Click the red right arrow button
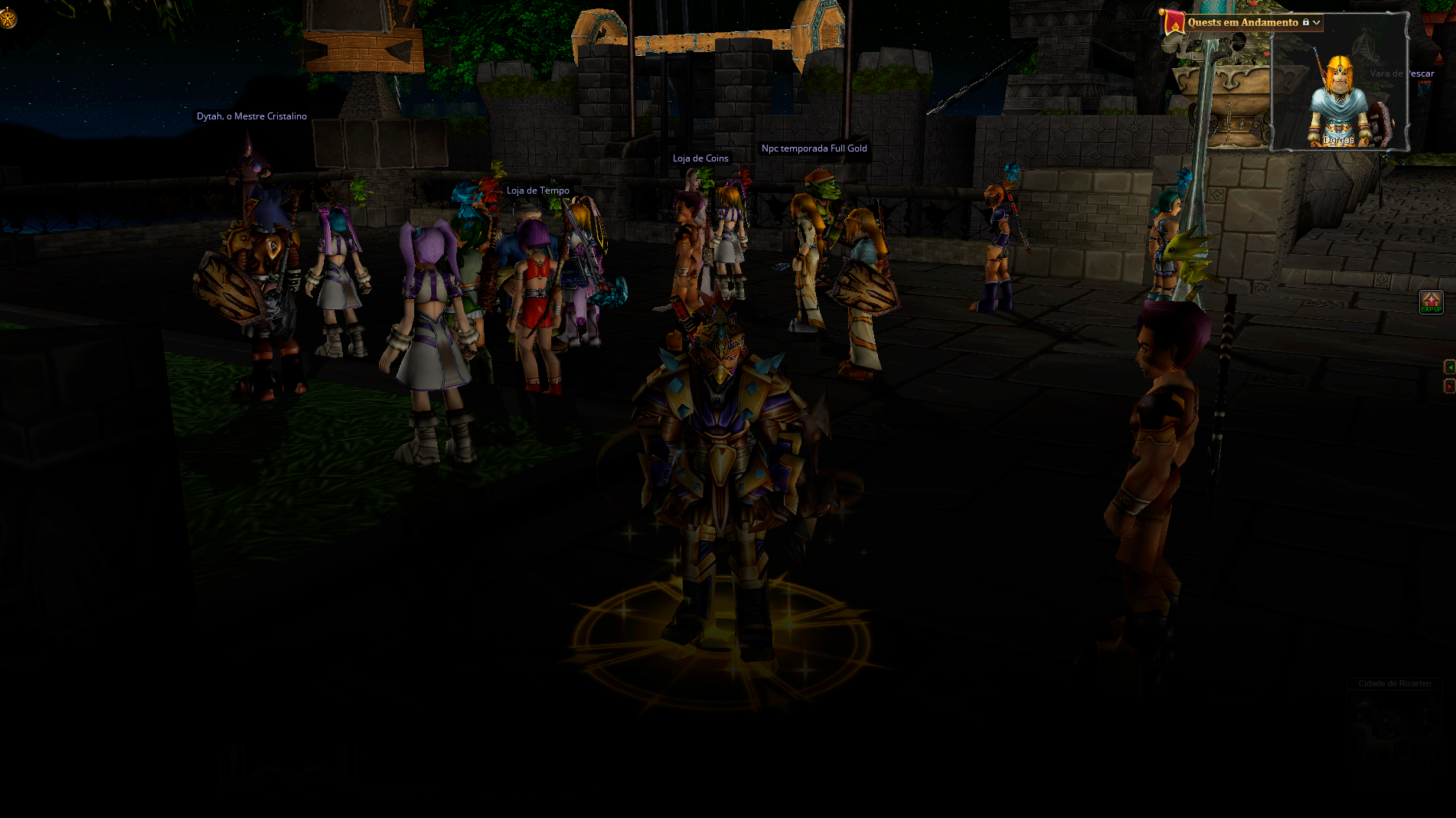Viewport: 1456px width, 818px height. (x=1449, y=386)
